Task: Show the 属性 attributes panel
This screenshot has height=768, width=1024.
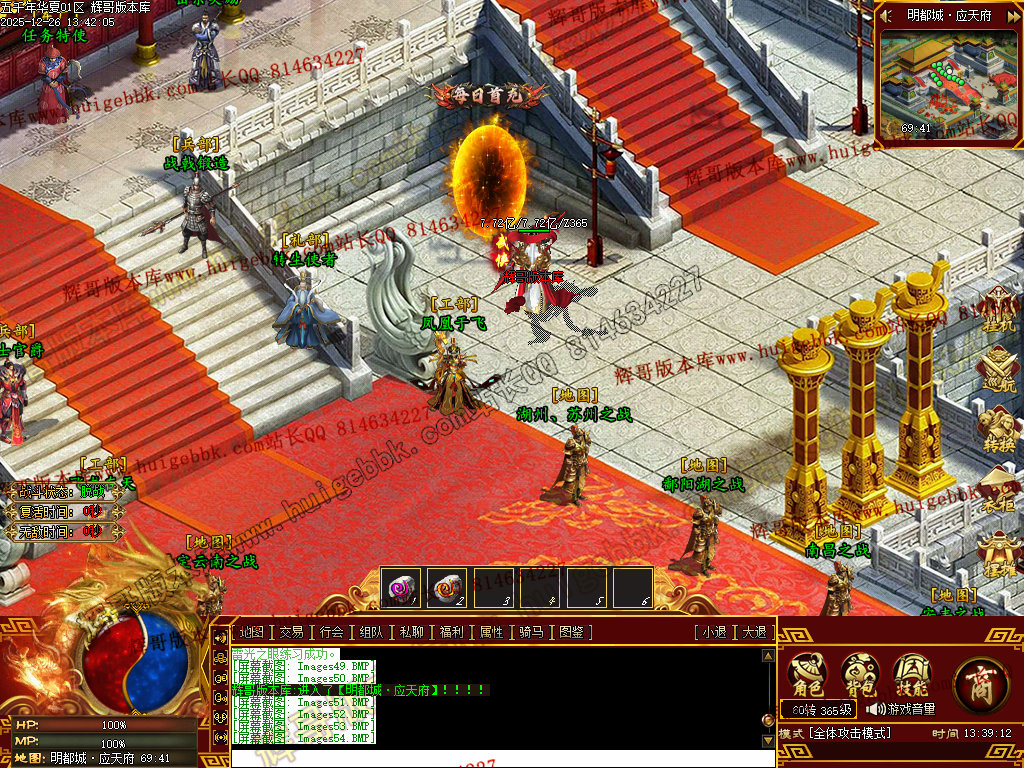Action: coord(491,632)
